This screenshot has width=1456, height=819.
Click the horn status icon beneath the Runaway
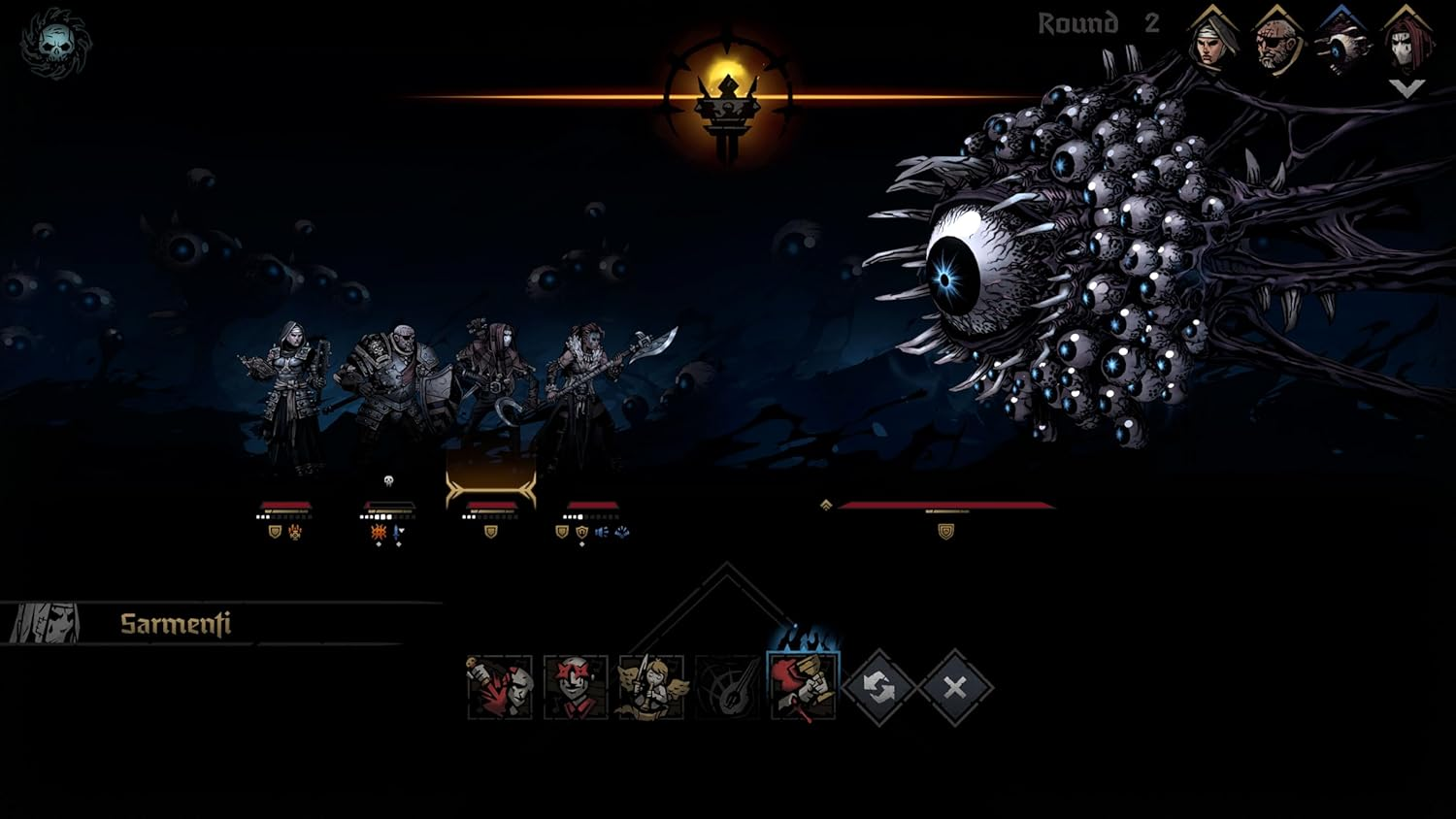600,532
